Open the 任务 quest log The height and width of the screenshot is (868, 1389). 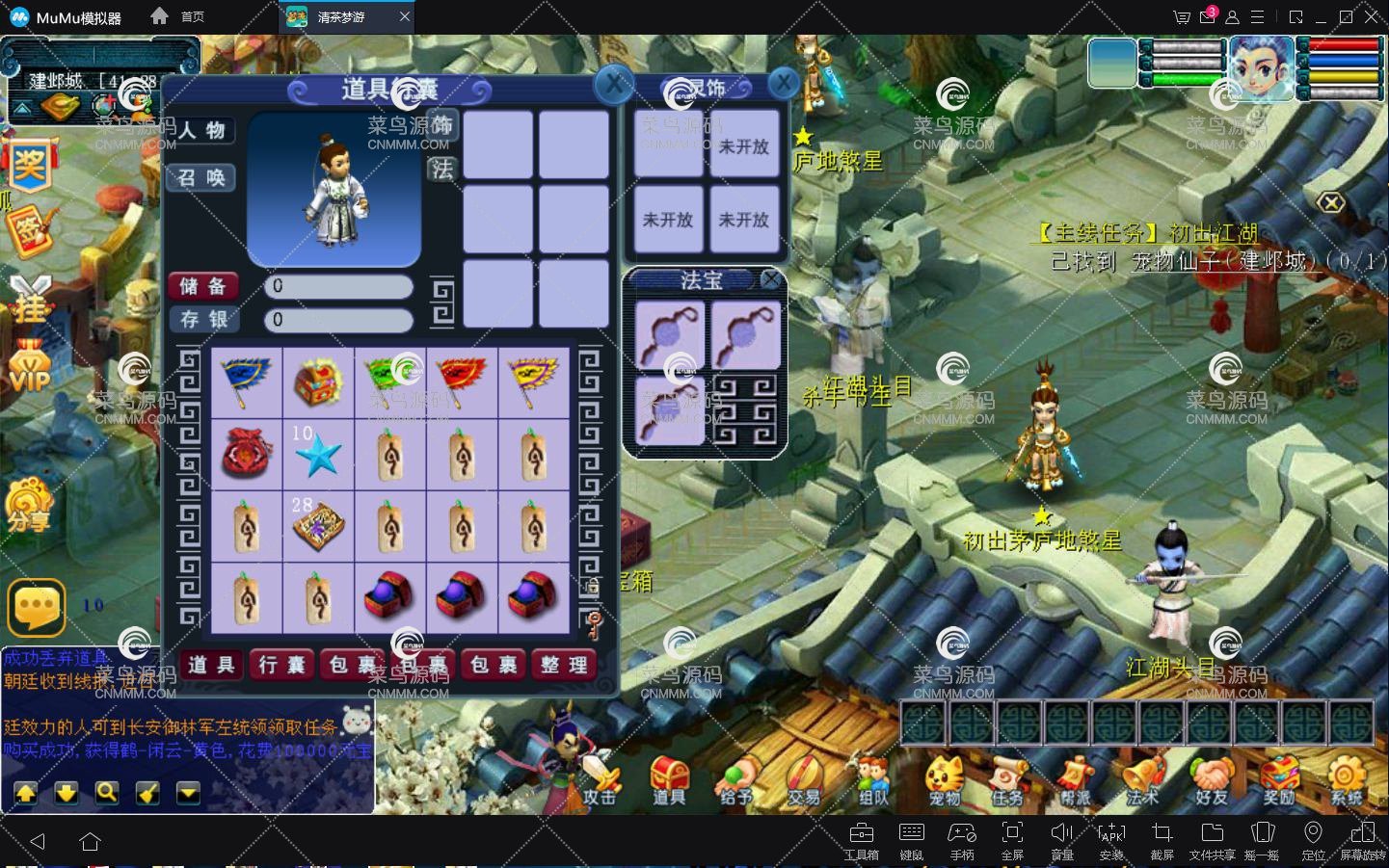[x=1007, y=780]
